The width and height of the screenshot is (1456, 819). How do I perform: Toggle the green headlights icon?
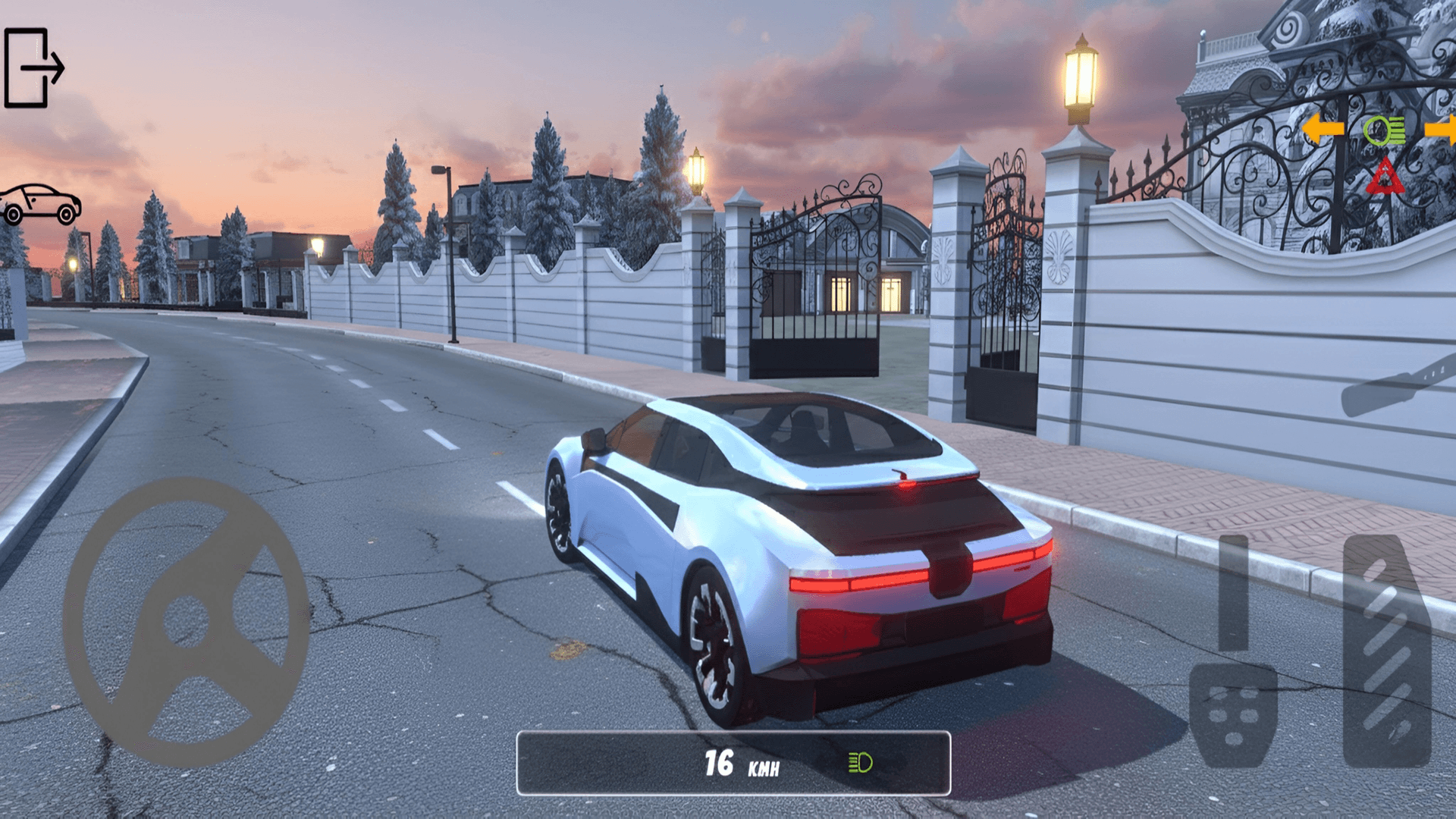1384,131
